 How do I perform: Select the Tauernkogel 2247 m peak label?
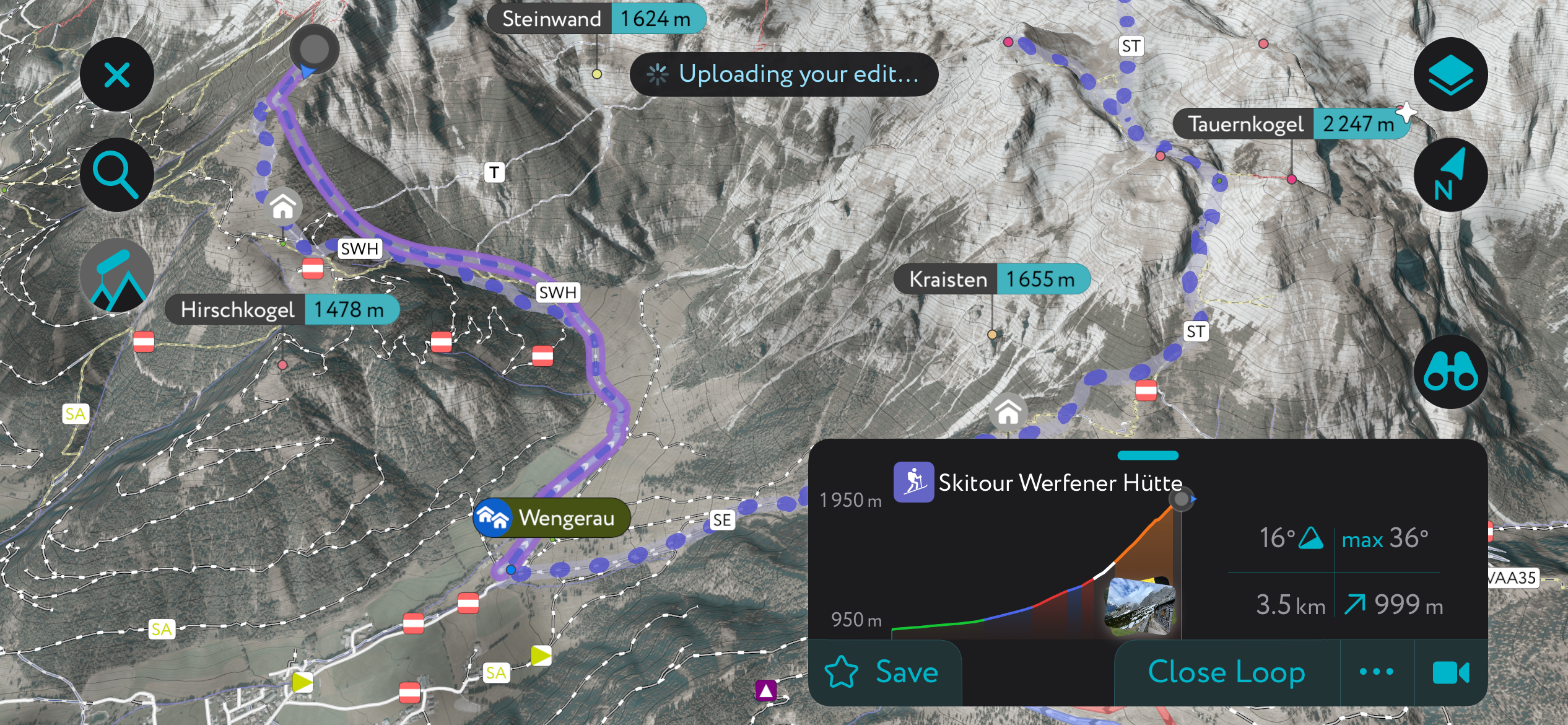[x=1291, y=124]
